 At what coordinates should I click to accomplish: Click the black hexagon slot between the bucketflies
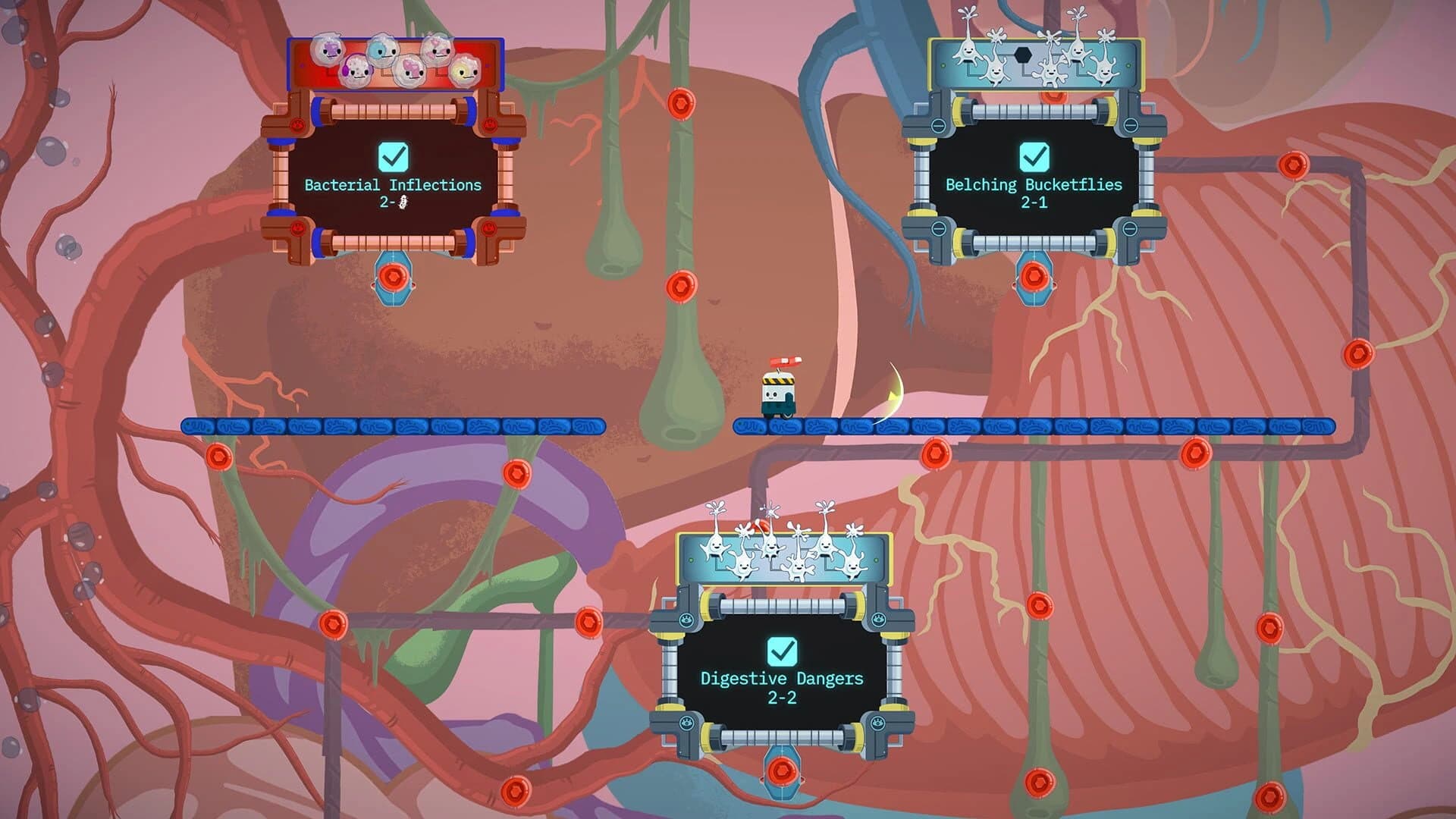pyautogui.click(x=1023, y=55)
